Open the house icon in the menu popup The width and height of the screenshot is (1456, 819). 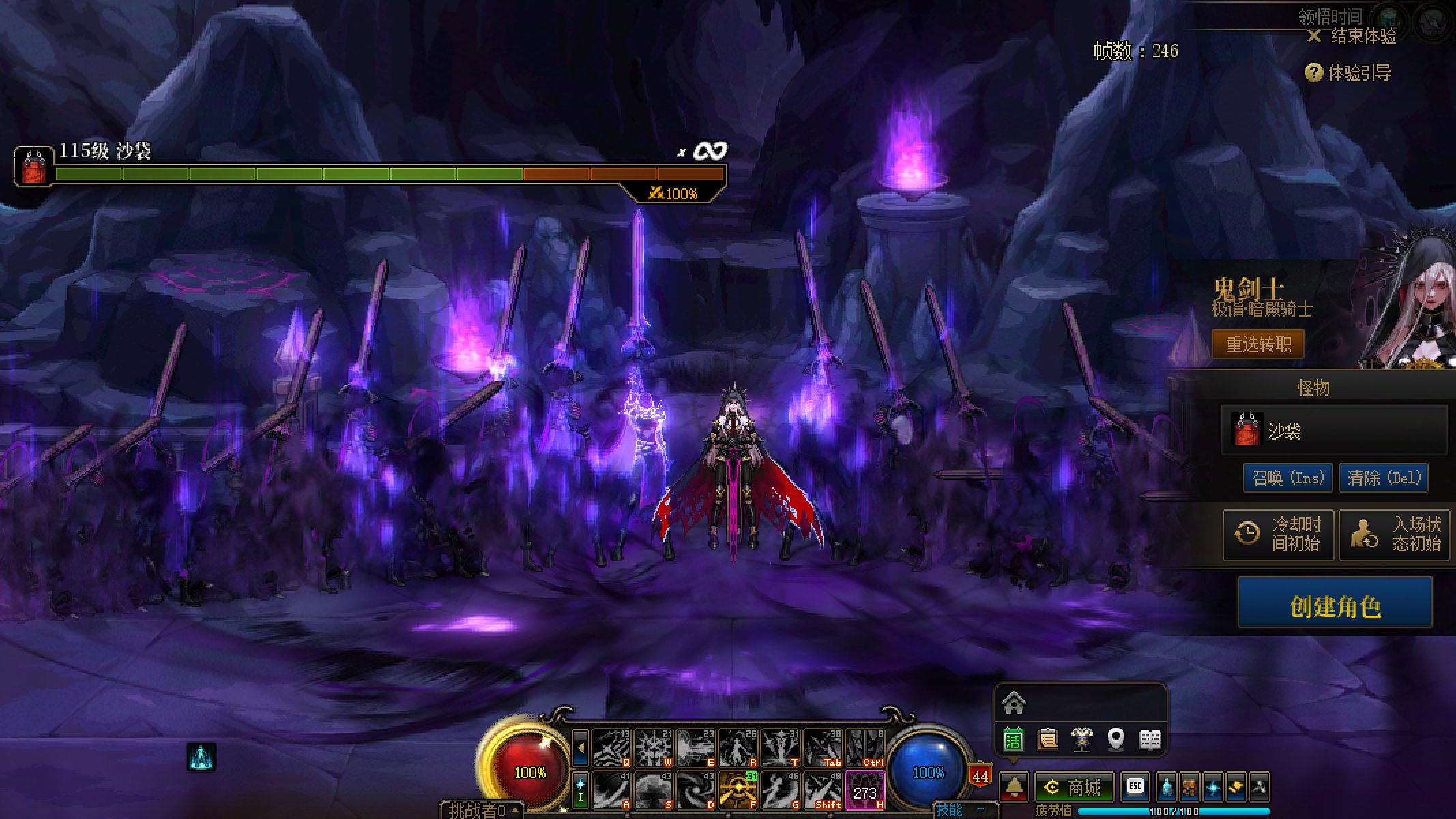pyautogui.click(x=1014, y=702)
